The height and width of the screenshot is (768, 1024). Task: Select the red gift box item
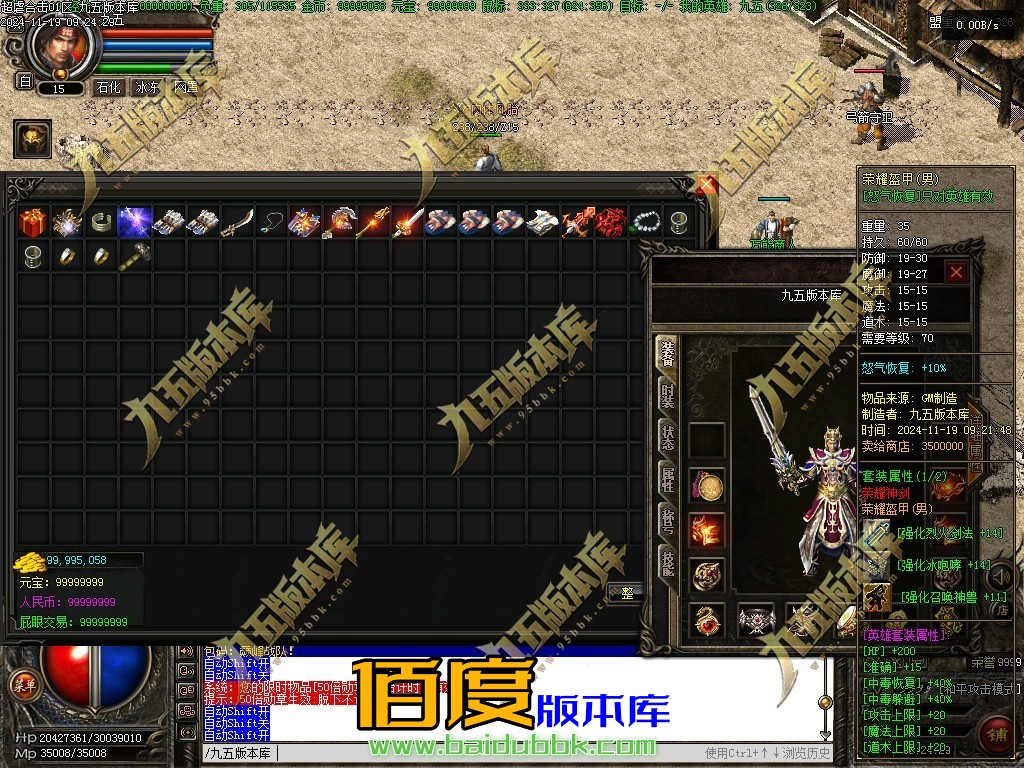pos(33,221)
